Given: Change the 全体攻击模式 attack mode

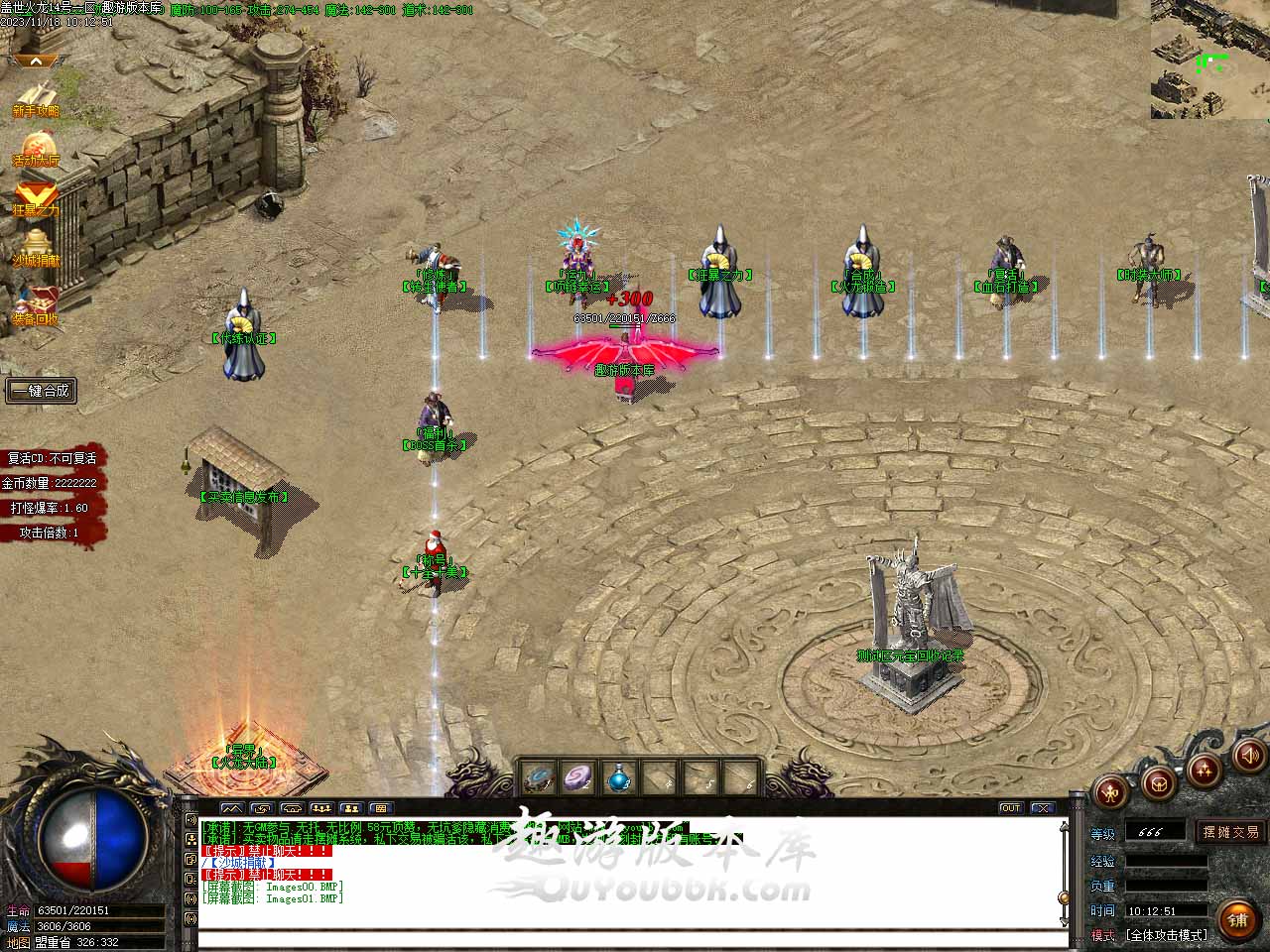Looking at the screenshot, I should [x=1166, y=935].
